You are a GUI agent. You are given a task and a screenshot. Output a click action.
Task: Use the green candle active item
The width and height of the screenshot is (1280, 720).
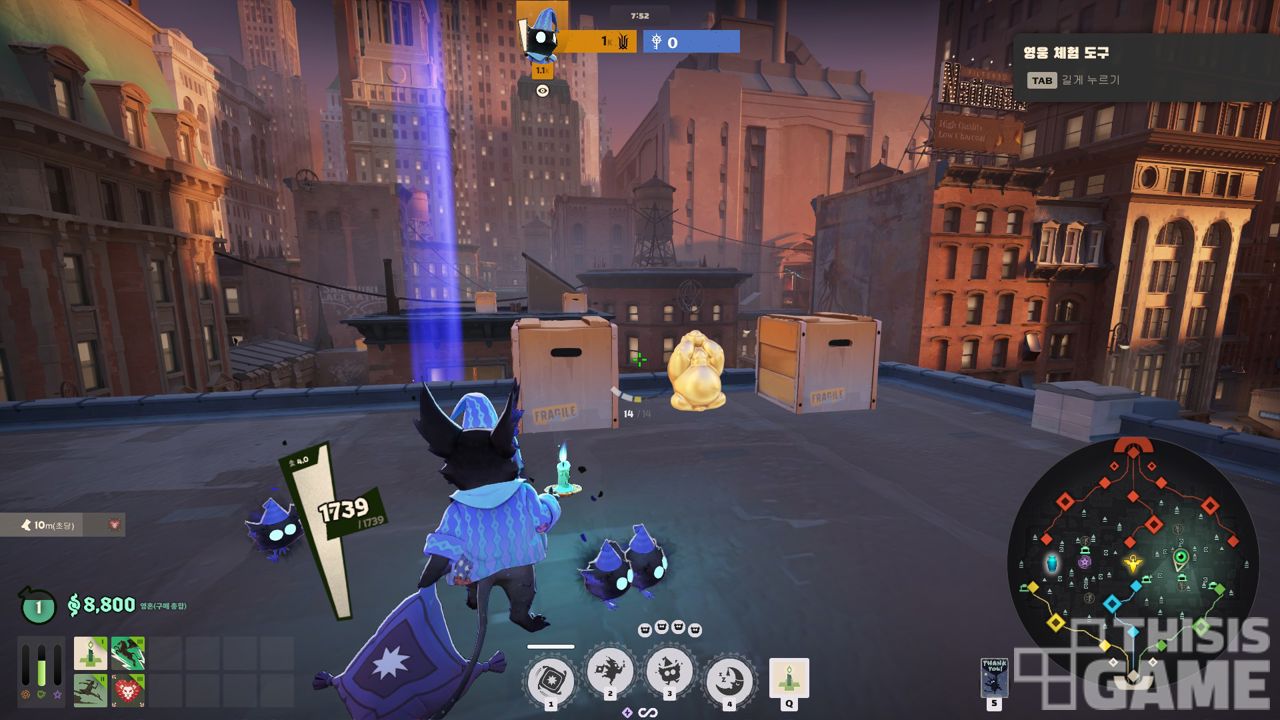[788, 677]
